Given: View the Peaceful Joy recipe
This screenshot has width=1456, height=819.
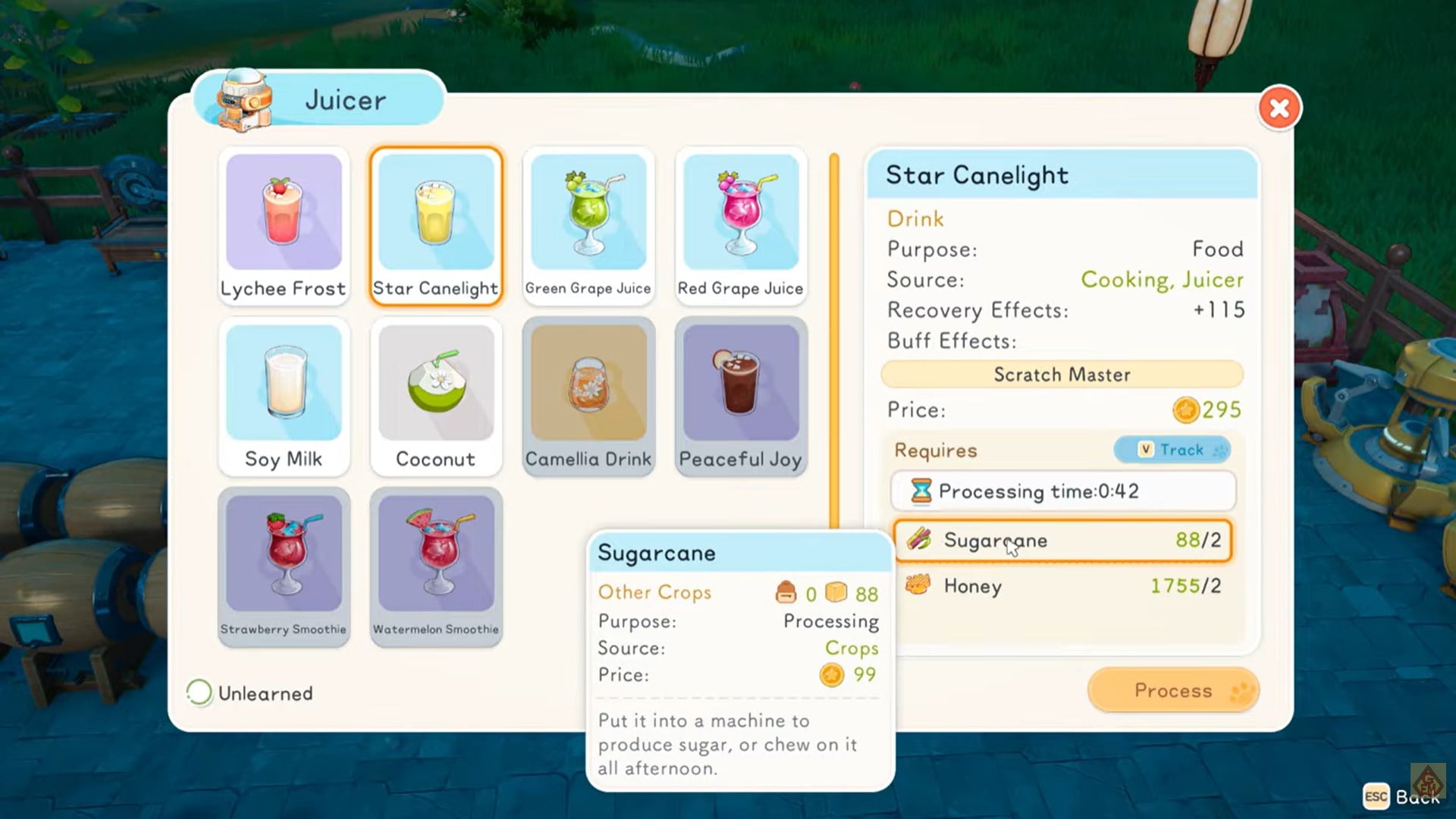Looking at the screenshot, I should point(741,397).
